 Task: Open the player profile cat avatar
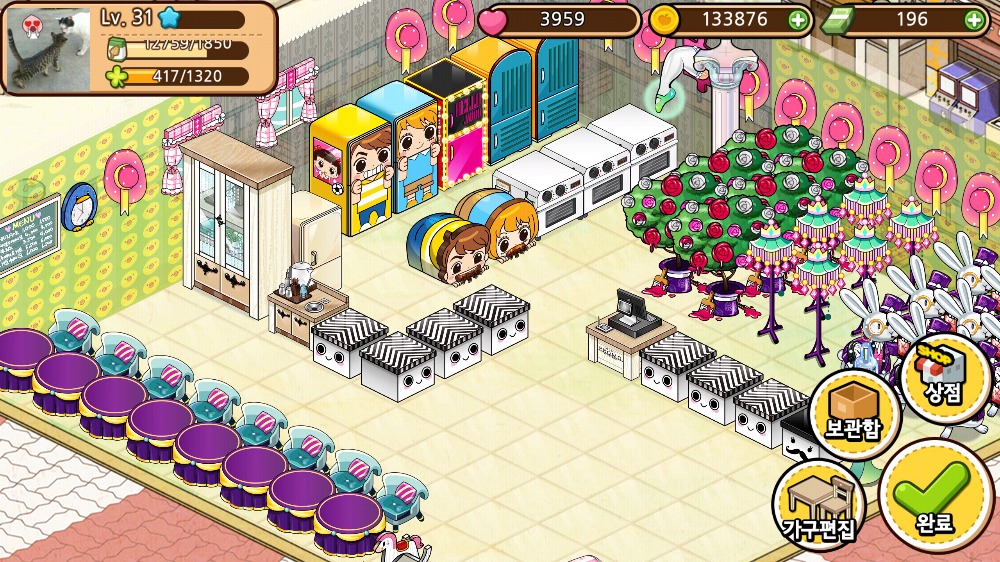49,45
